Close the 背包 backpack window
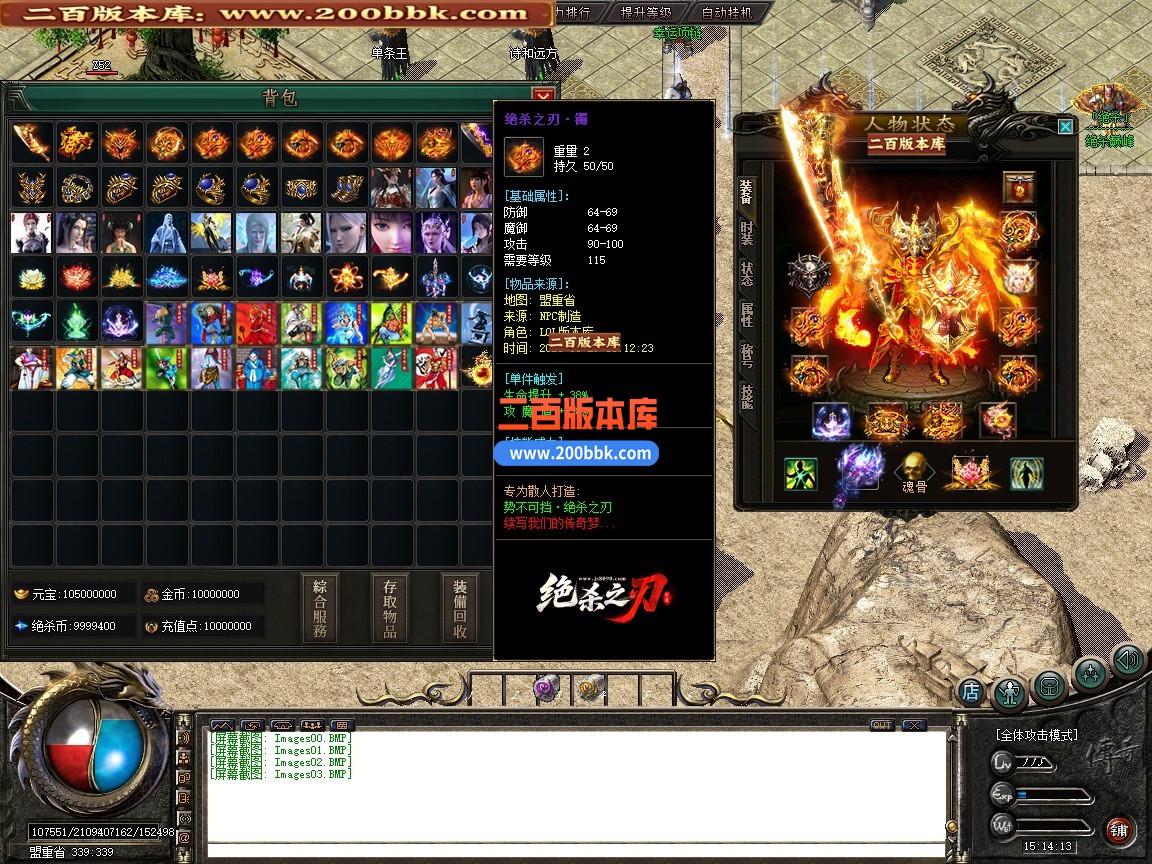 pyautogui.click(x=543, y=96)
